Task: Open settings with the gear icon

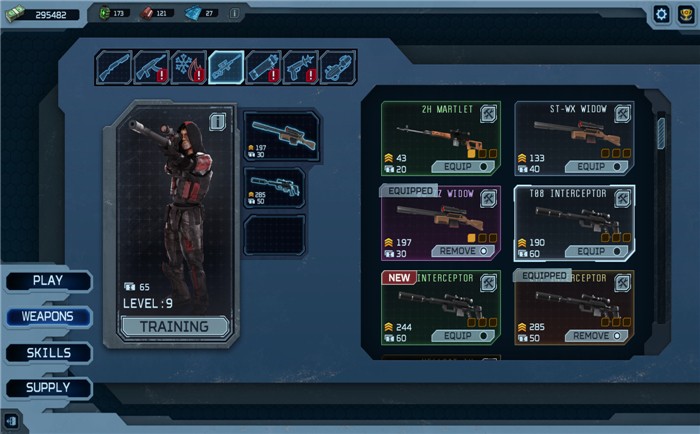Action: [661, 14]
